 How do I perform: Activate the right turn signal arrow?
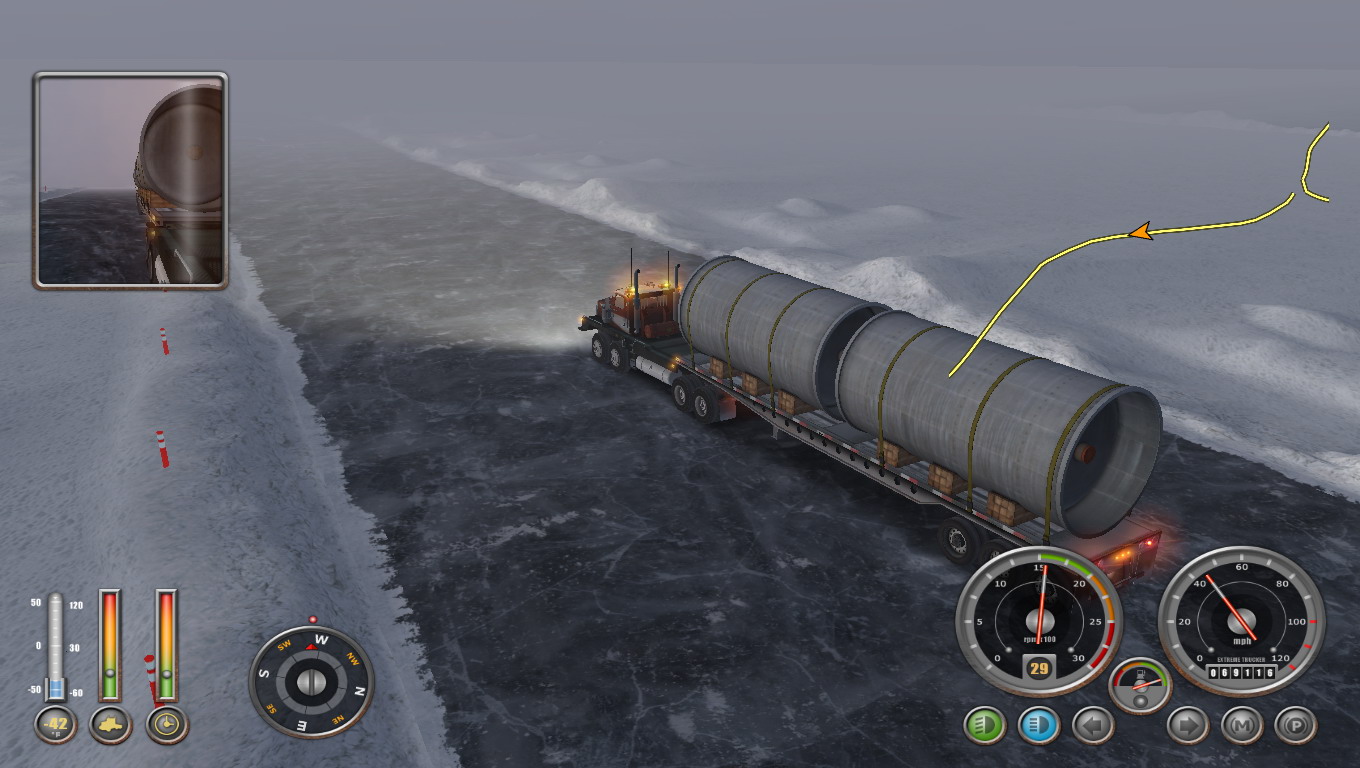point(1188,725)
